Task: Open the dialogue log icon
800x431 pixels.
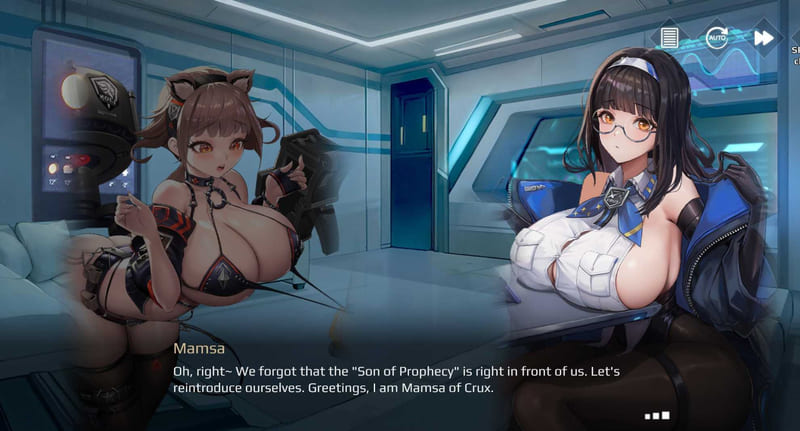Action: tap(670, 38)
